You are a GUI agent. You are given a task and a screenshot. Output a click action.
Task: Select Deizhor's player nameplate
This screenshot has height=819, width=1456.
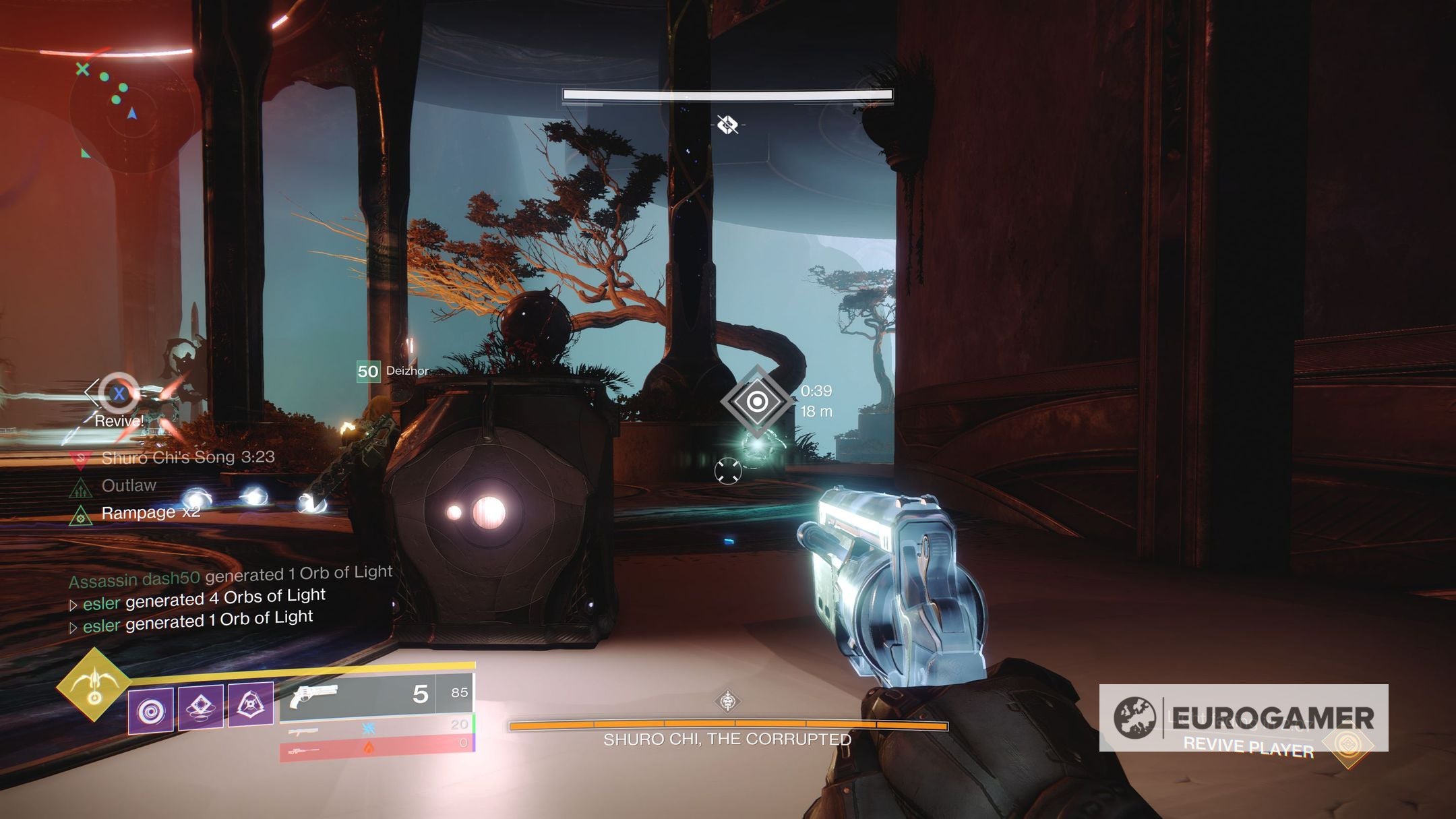pos(393,371)
